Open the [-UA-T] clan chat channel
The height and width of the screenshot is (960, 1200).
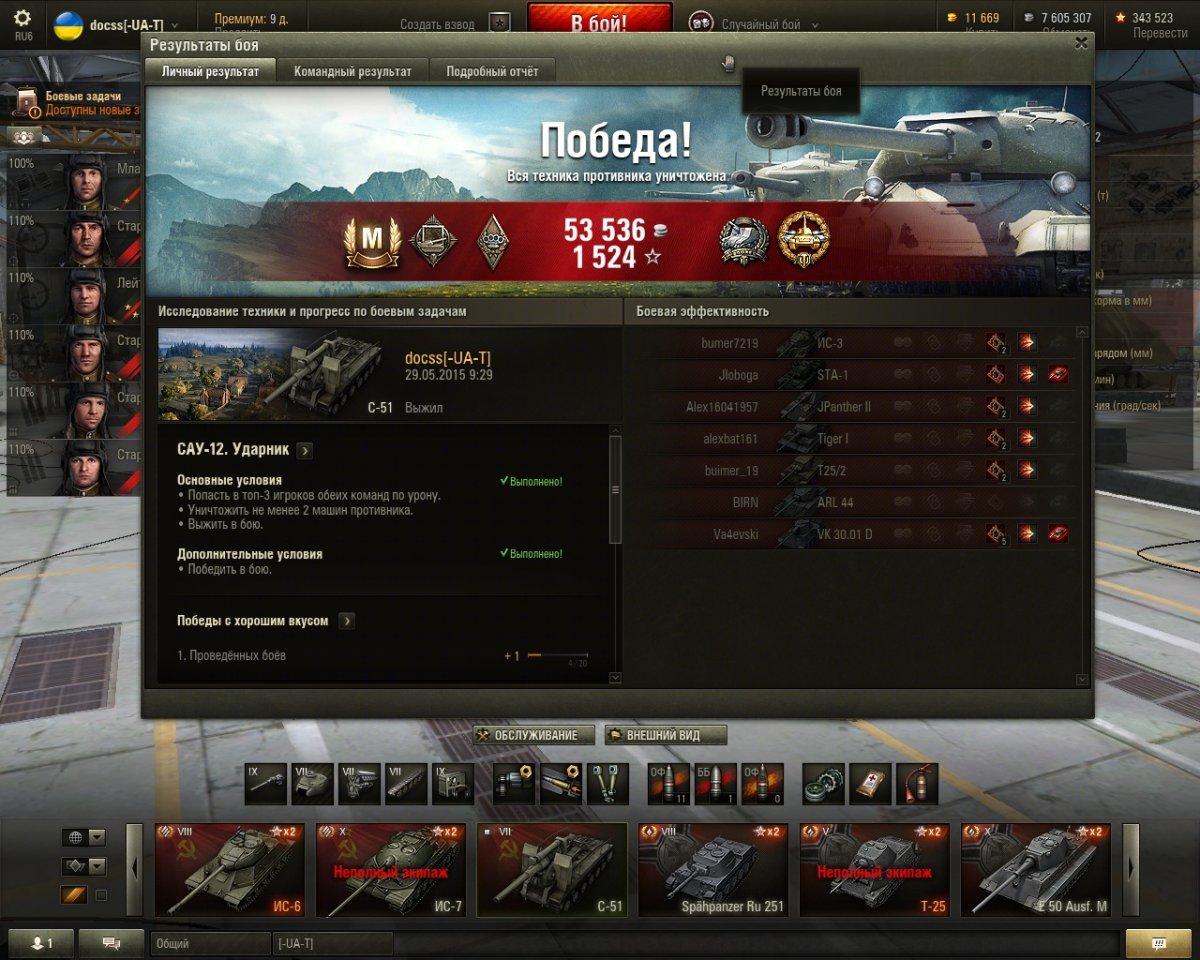[332, 944]
